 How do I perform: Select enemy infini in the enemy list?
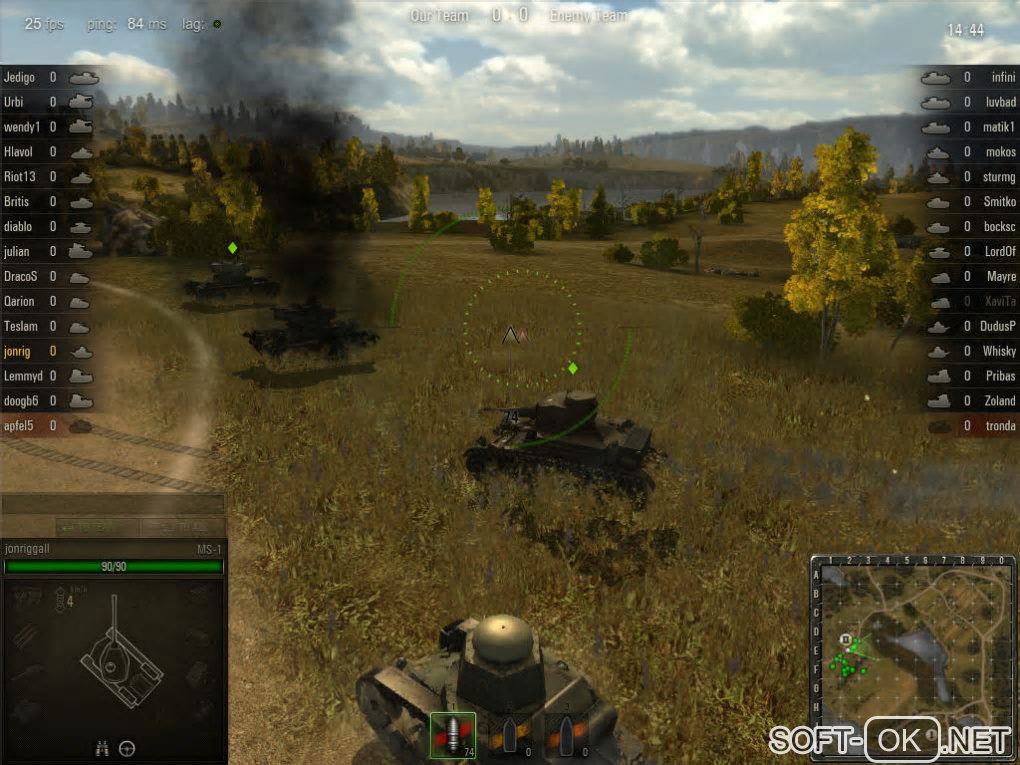point(1002,77)
